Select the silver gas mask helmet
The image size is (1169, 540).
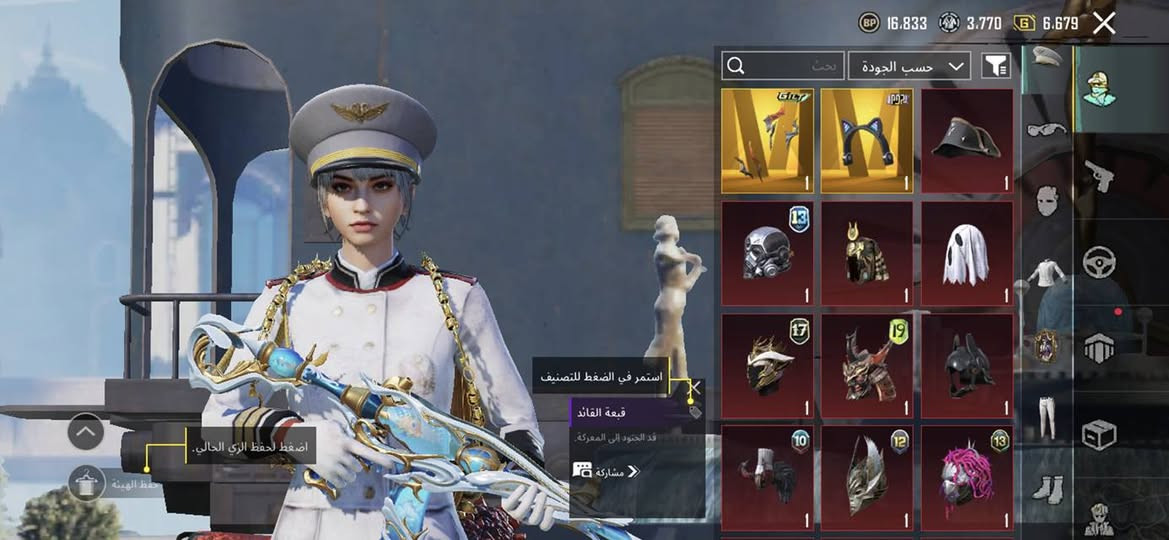(x=767, y=254)
